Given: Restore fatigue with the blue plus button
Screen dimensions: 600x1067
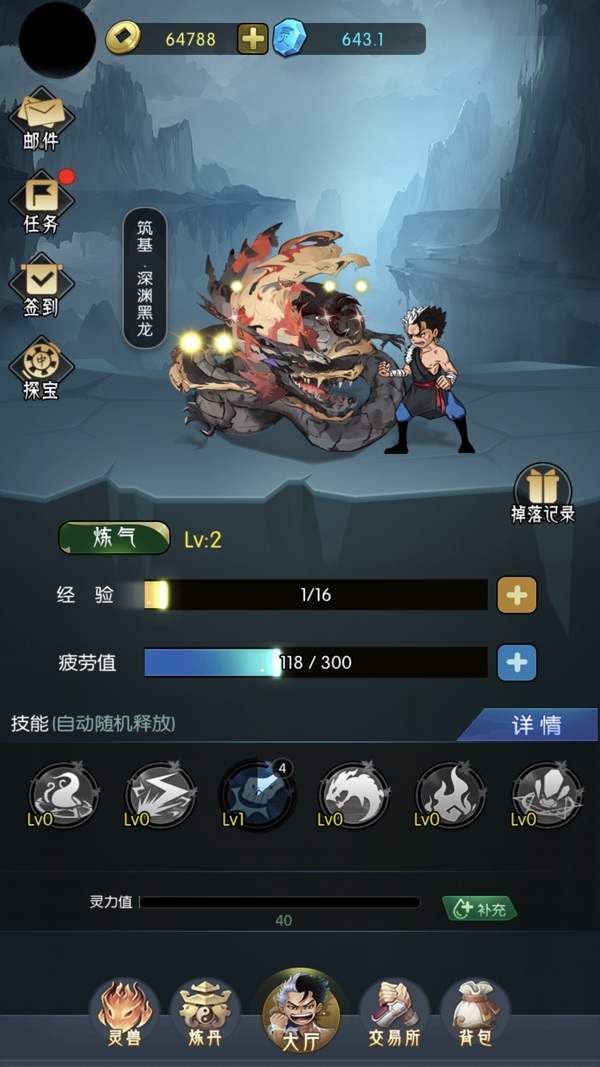Looking at the screenshot, I should coord(517,662).
